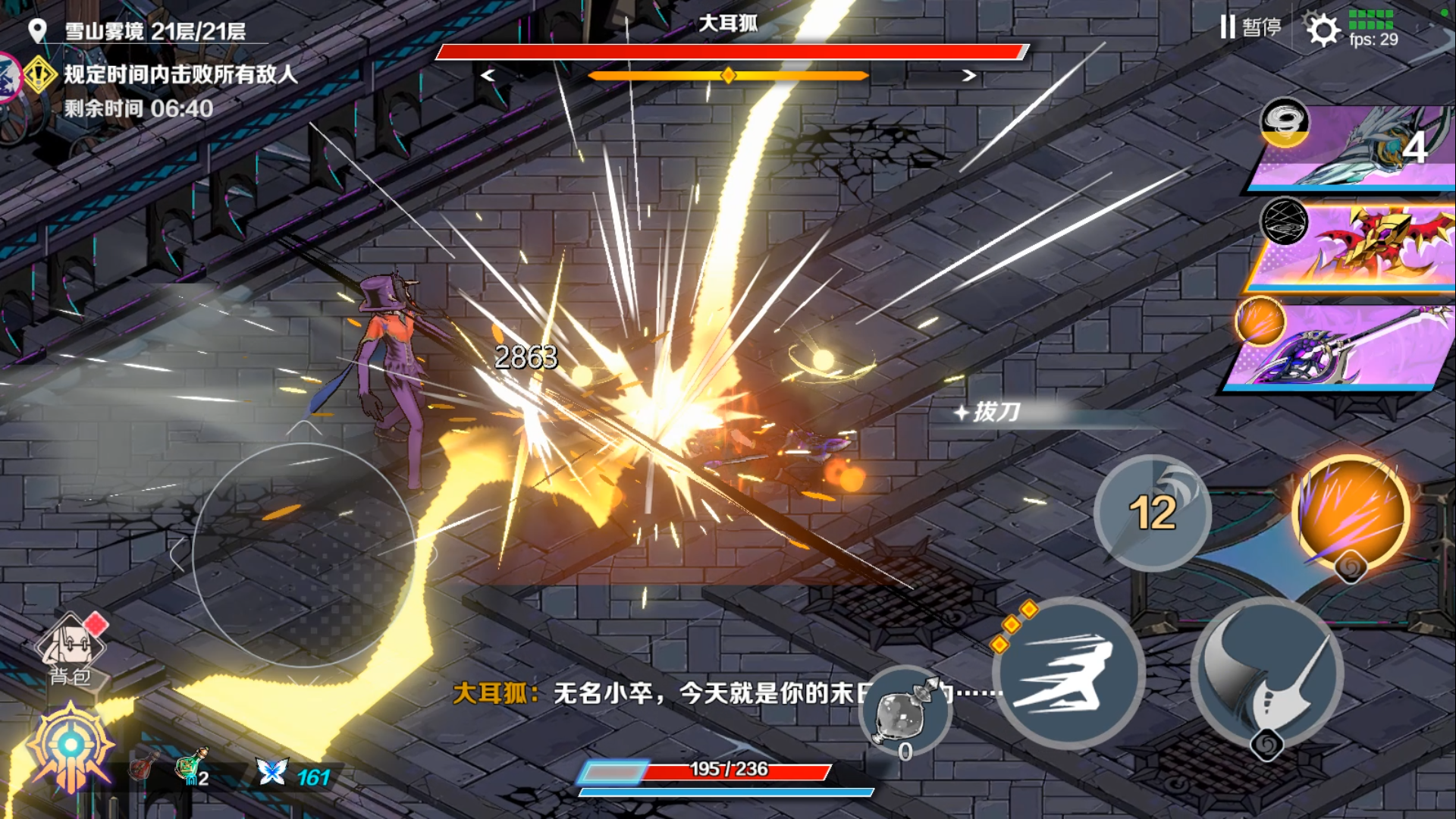Open the yellow diamond objective tracker
Viewport: 1456px width, 819px height.
pos(39,74)
